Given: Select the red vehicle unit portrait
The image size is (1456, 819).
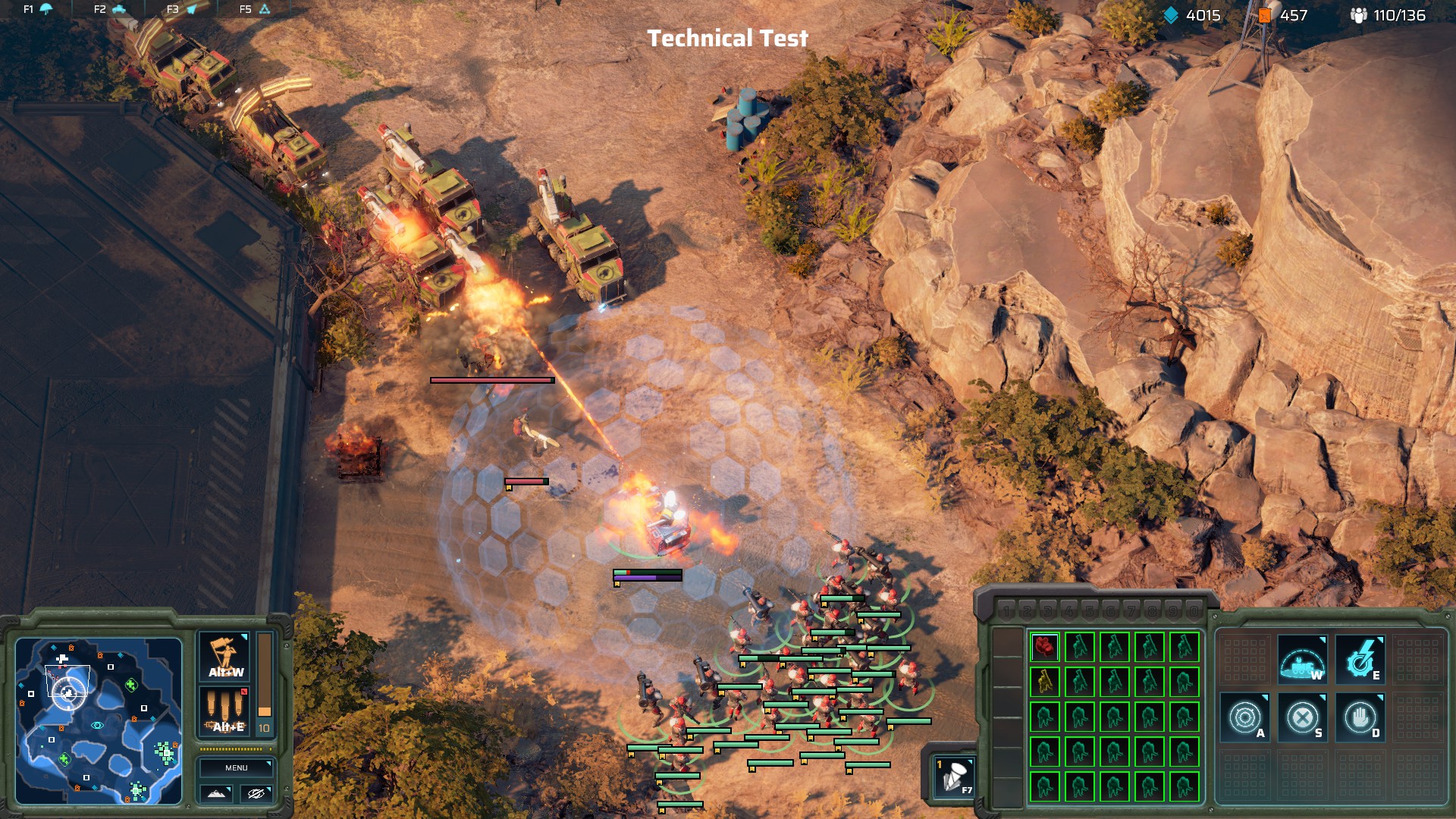Looking at the screenshot, I should (x=1044, y=647).
